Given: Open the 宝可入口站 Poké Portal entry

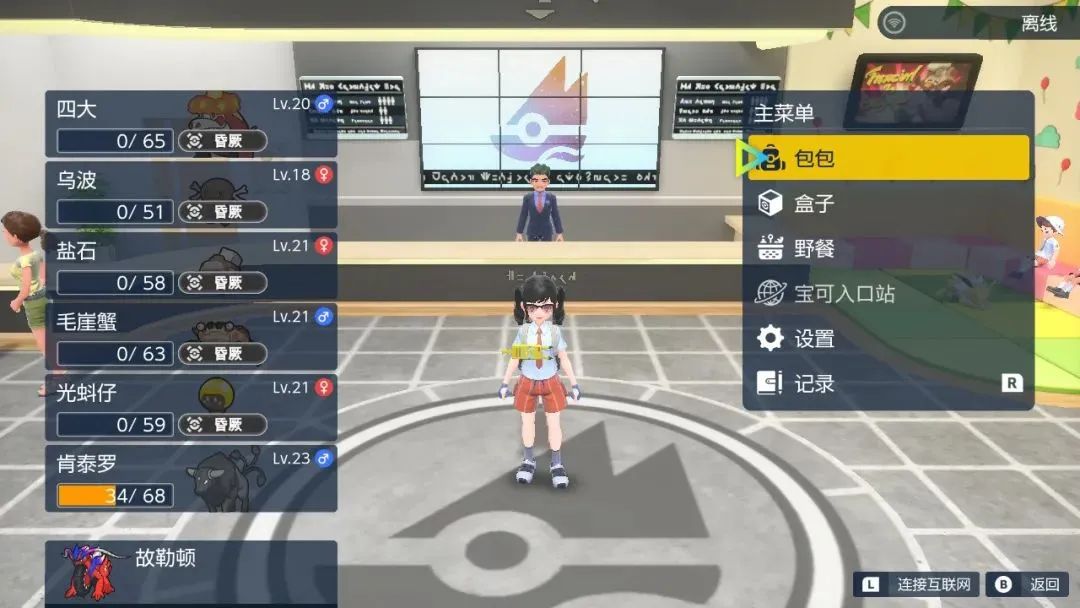Looking at the screenshot, I should (888, 293).
